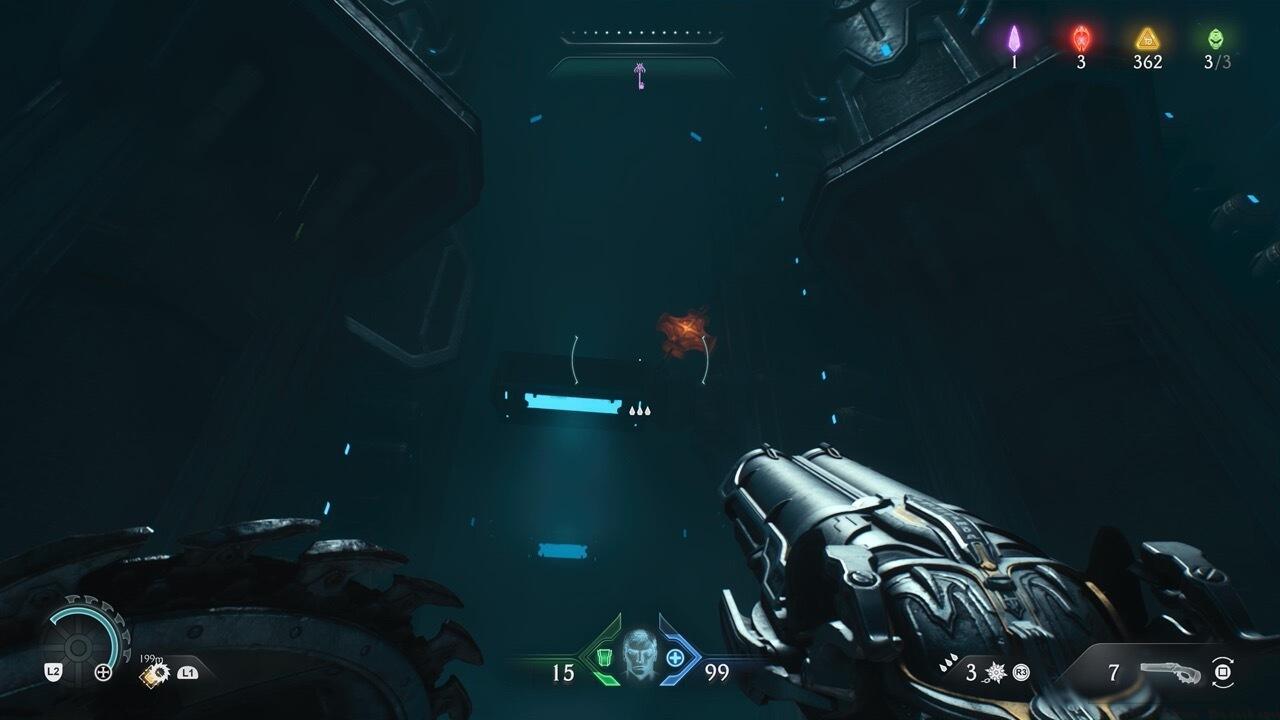
Task: Select the Slayer face portrait
Action: (x=640, y=655)
